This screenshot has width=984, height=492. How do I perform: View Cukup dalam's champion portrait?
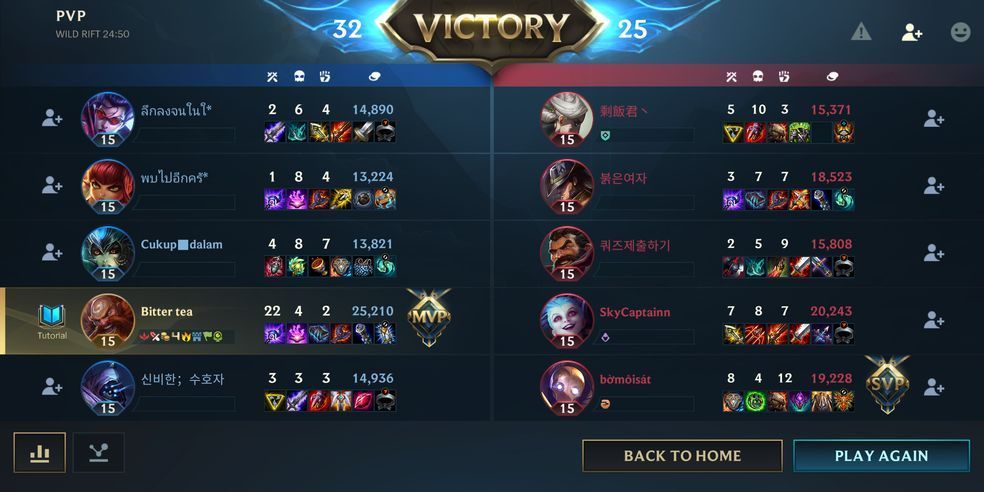pyautogui.click(x=107, y=251)
